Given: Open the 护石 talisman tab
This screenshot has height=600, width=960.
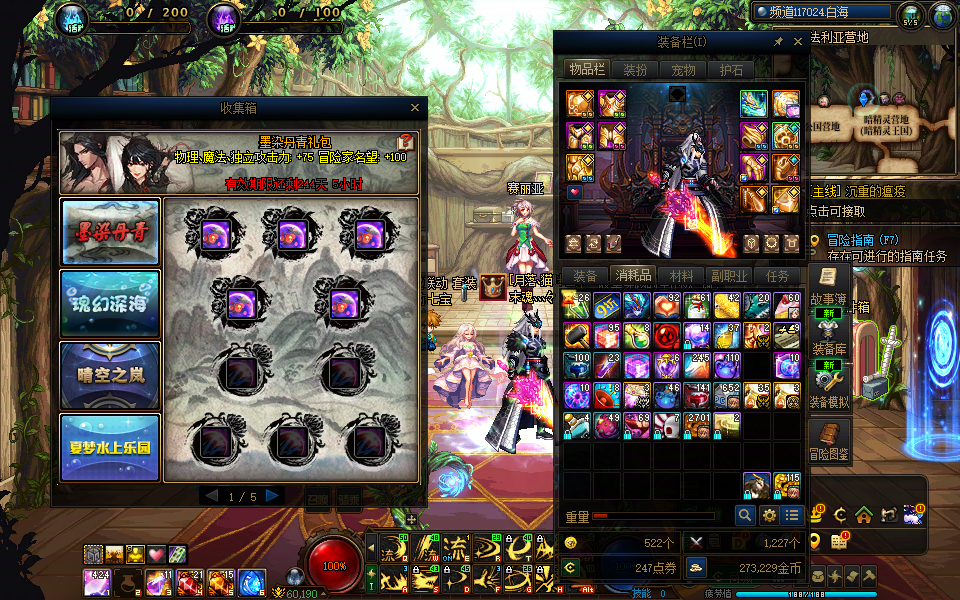Looking at the screenshot, I should (x=731, y=70).
